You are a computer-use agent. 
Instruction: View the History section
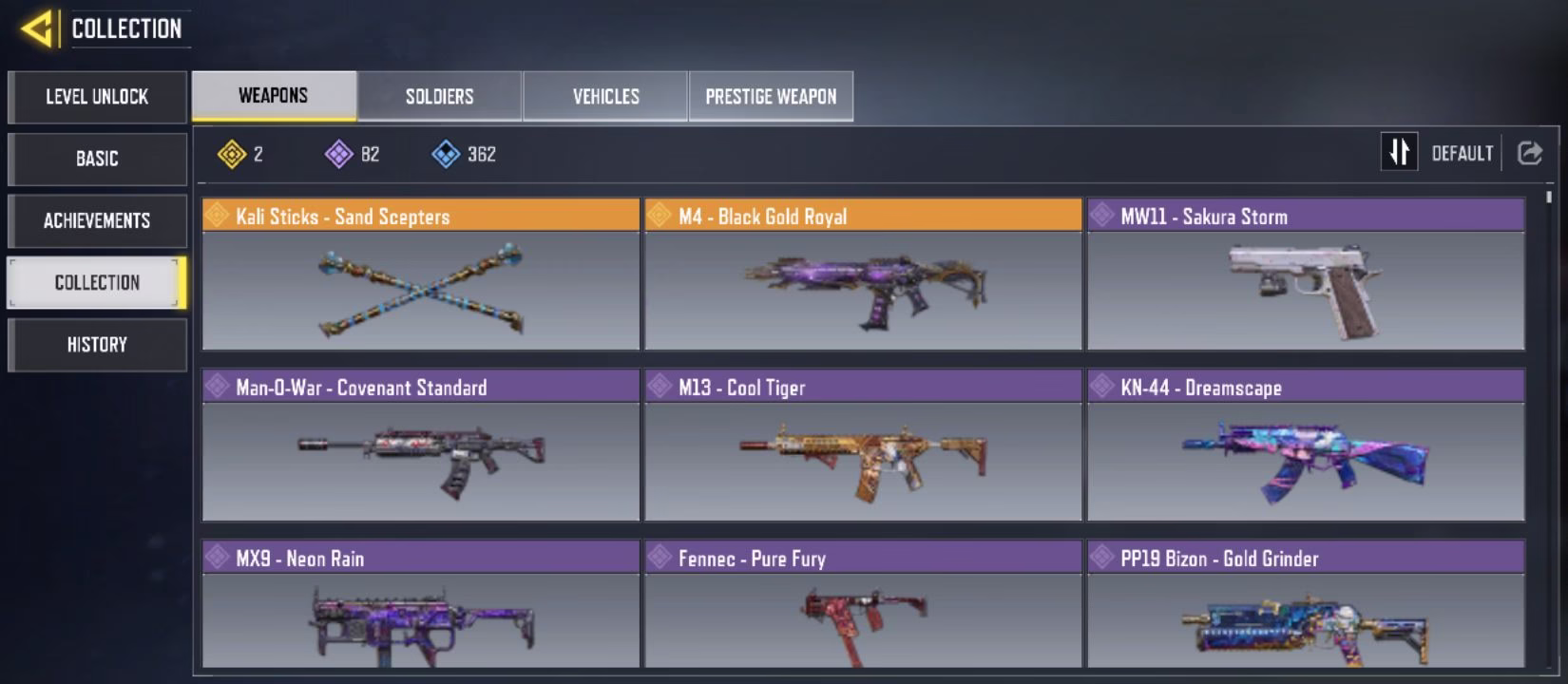click(97, 344)
